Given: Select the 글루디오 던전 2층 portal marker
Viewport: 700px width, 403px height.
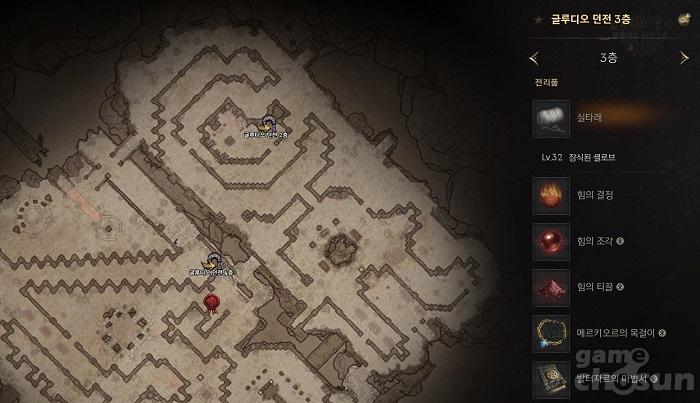Looking at the screenshot, I should coord(268,122).
